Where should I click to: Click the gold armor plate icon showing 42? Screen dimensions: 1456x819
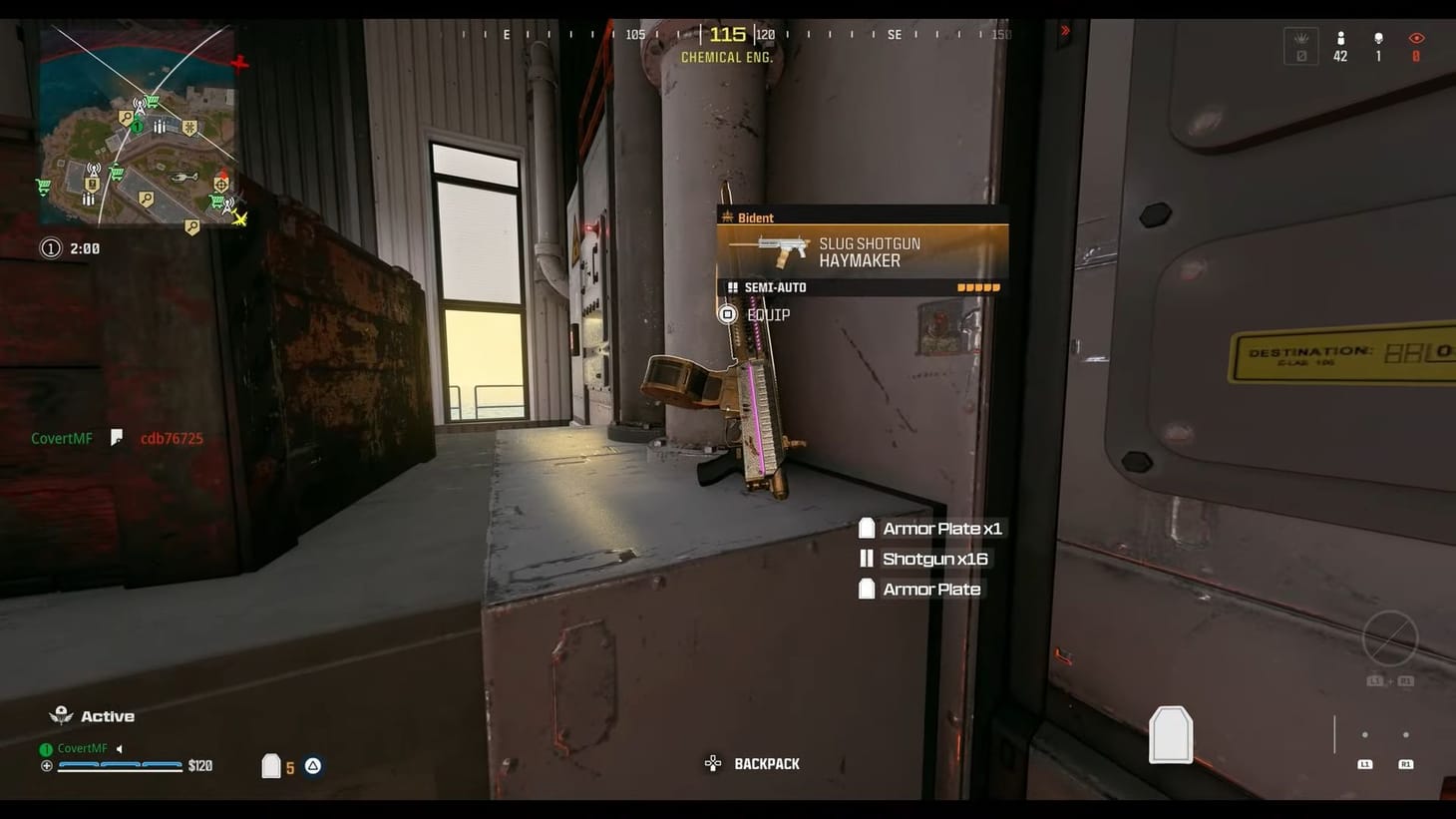point(1340,39)
